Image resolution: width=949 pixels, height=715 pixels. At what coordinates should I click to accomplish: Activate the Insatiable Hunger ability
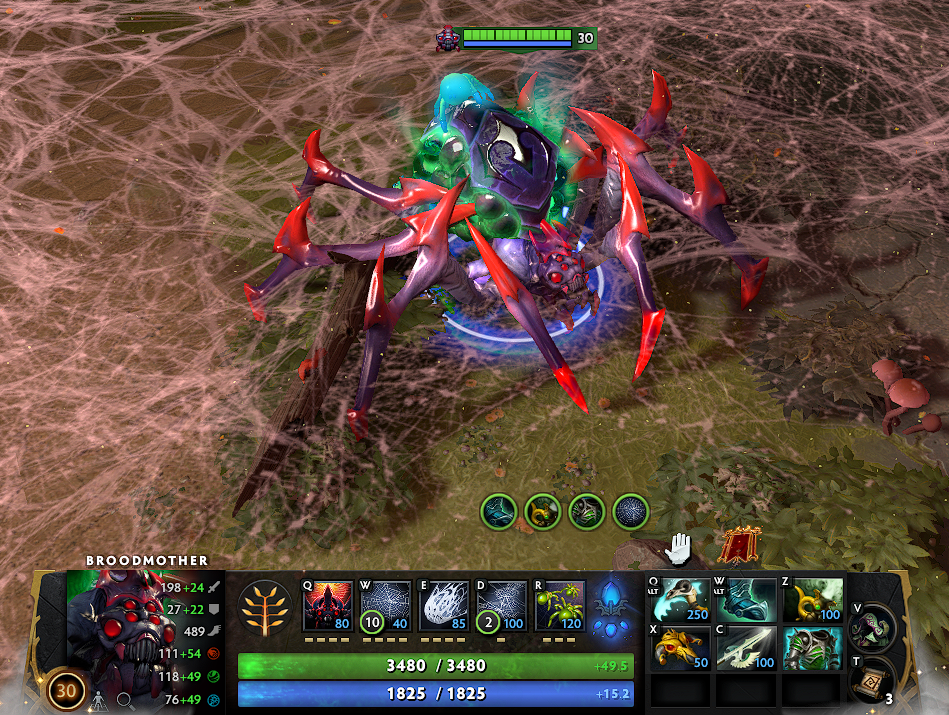327,605
